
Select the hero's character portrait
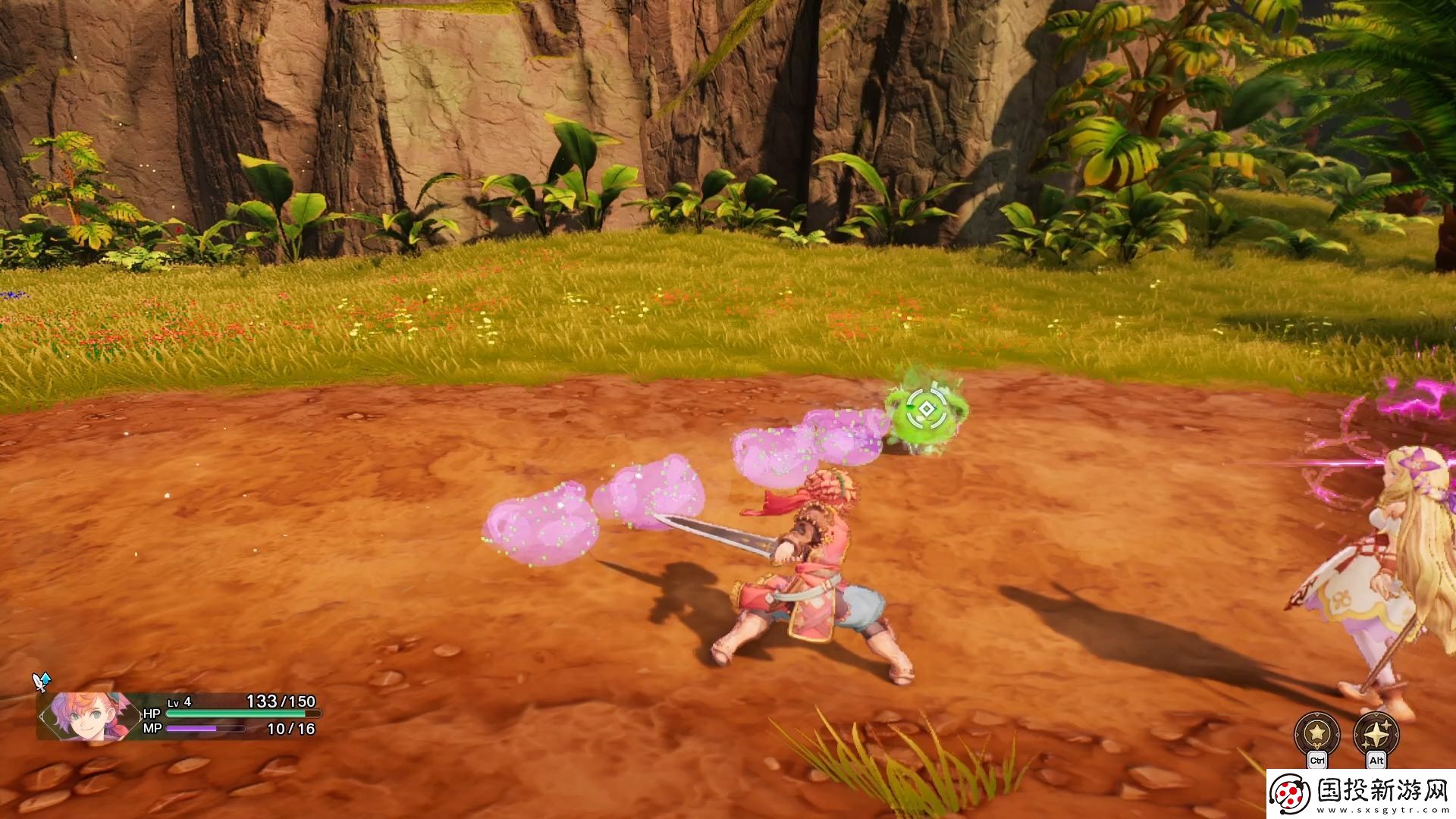pyautogui.click(x=85, y=715)
